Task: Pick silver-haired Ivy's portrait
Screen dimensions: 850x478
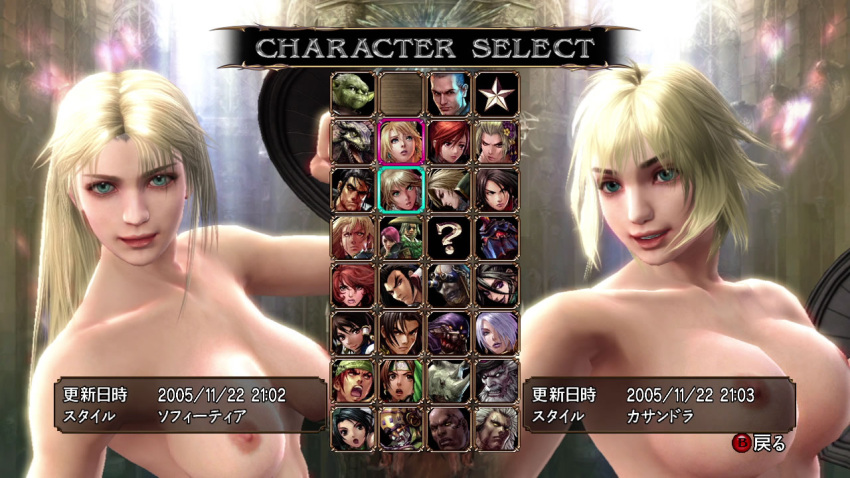Action: click(x=497, y=332)
